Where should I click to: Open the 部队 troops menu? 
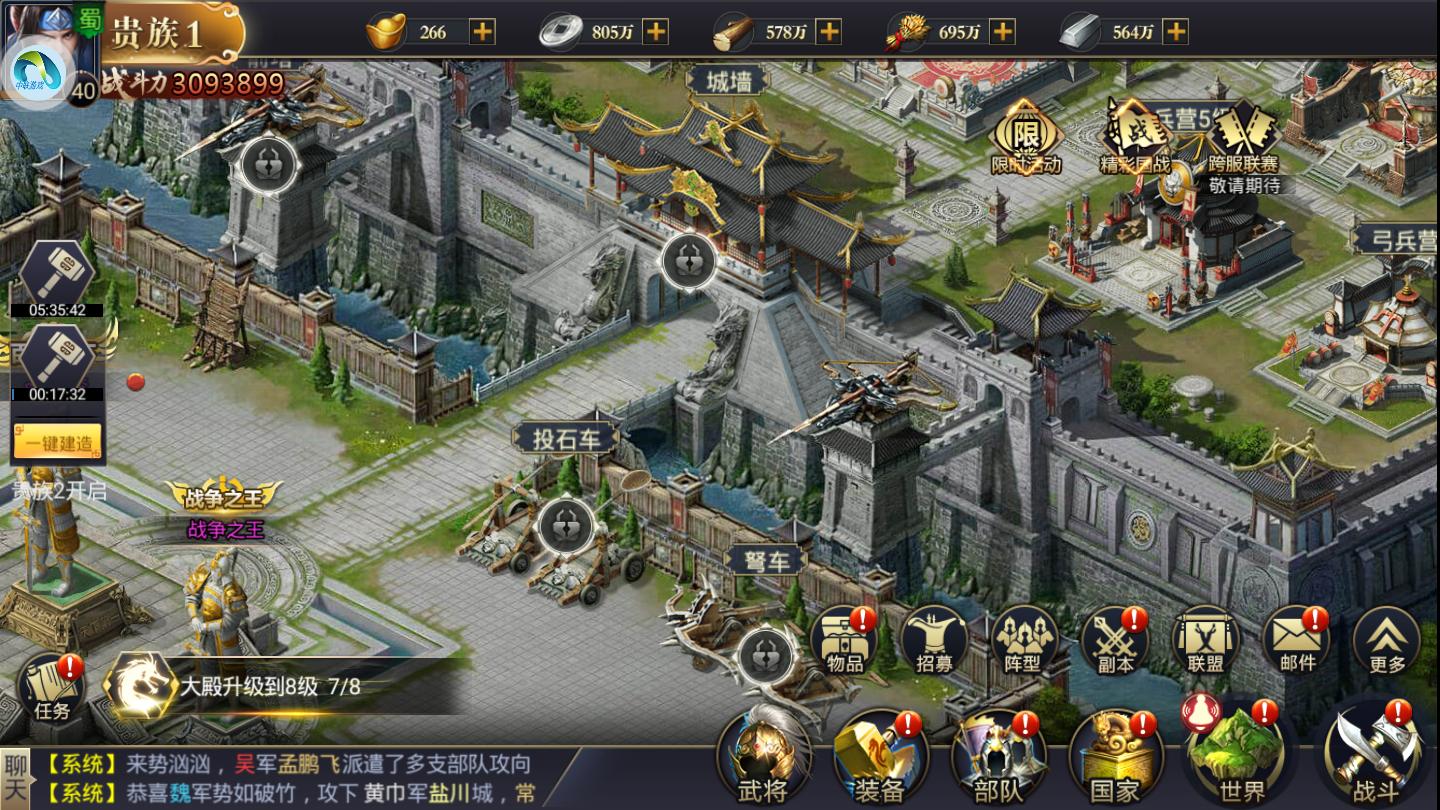pos(997,757)
